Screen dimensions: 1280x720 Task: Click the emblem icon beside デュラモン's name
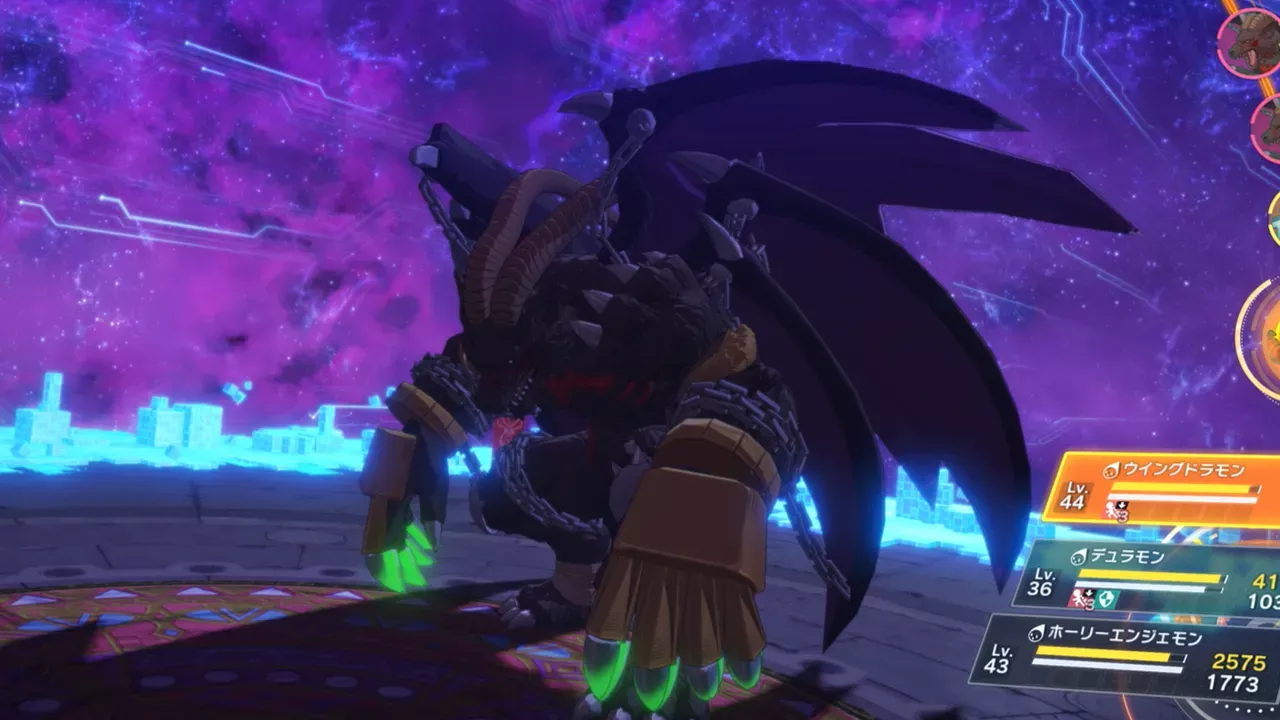(1081, 557)
